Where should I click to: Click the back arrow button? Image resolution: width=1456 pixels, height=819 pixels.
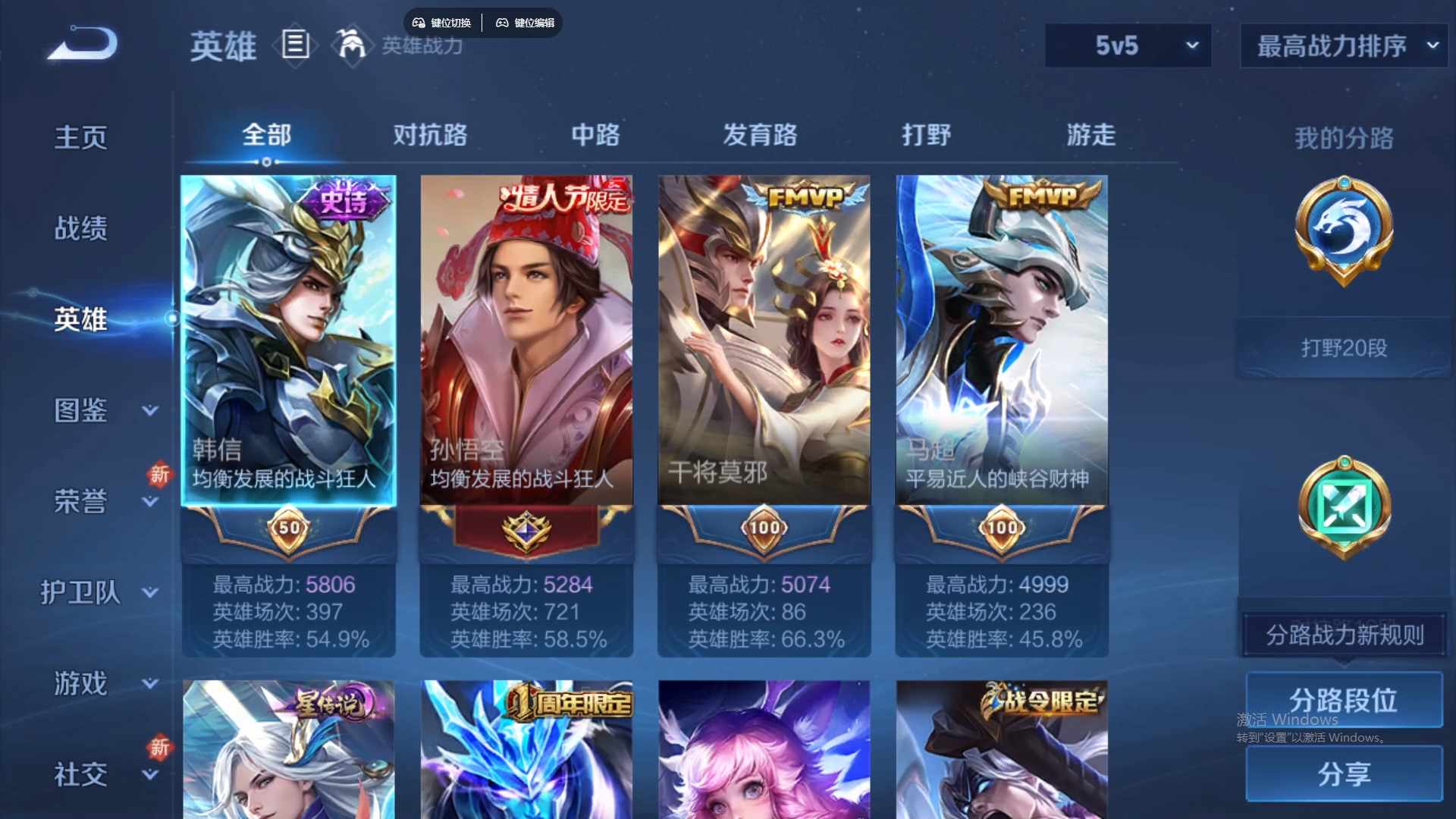coord(83,44)
